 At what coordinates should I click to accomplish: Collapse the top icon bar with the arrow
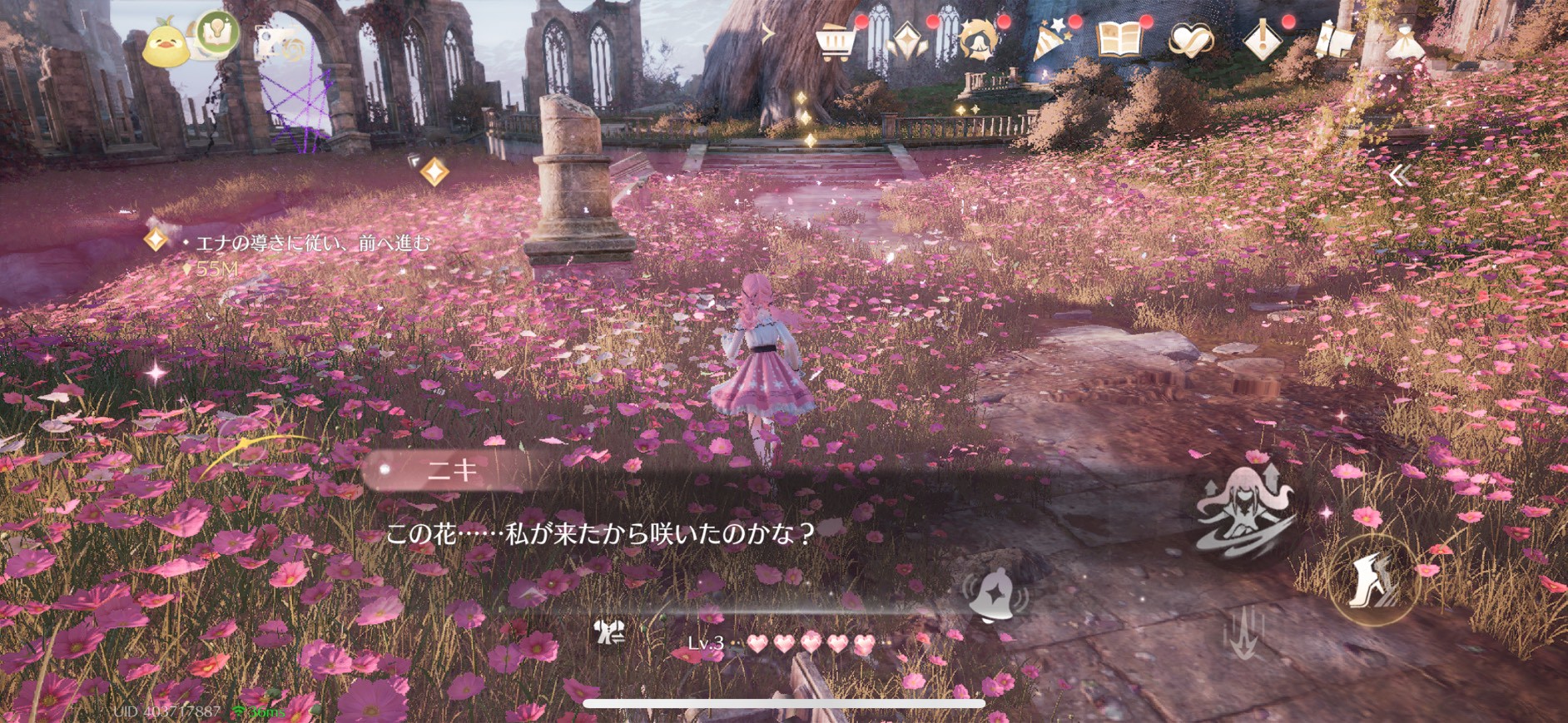pos(768,34)
